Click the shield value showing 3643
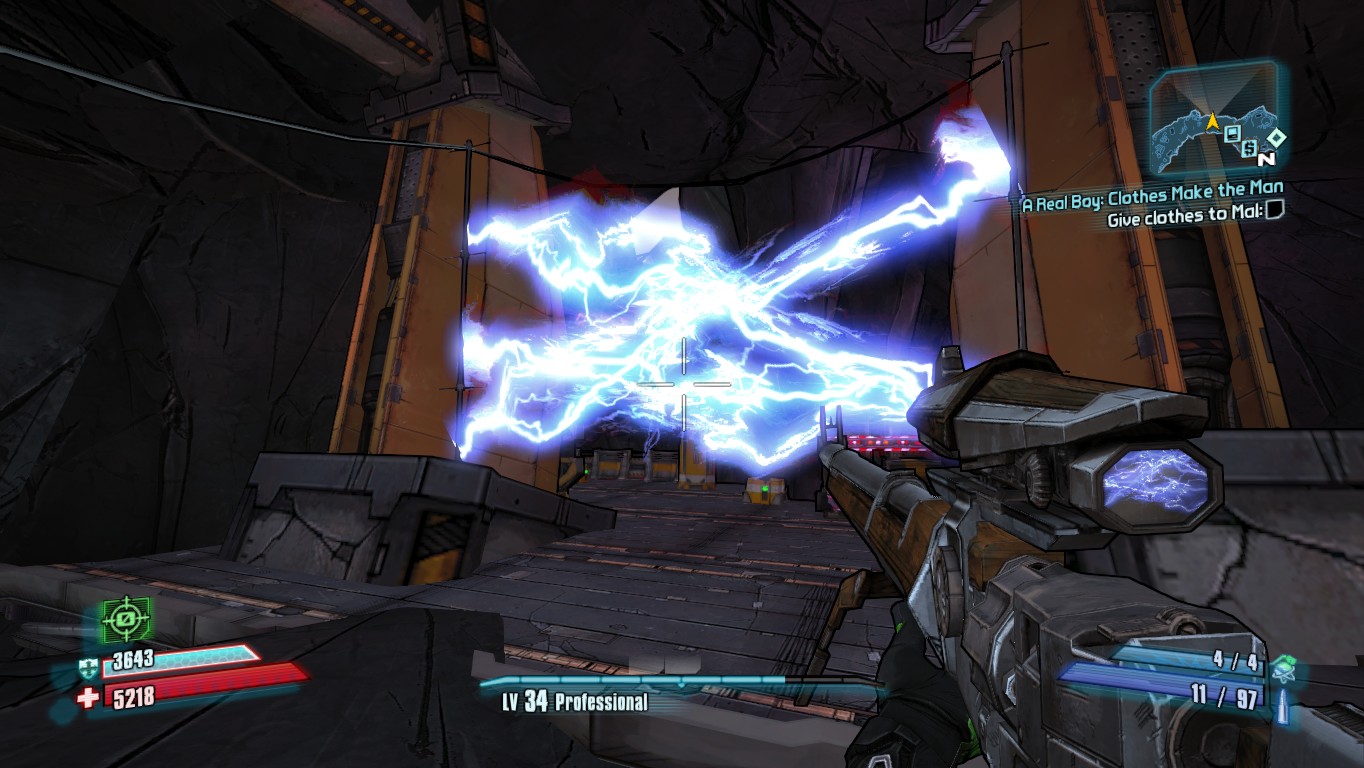This screenshot has width=1364, height=768. click(133, 661)
